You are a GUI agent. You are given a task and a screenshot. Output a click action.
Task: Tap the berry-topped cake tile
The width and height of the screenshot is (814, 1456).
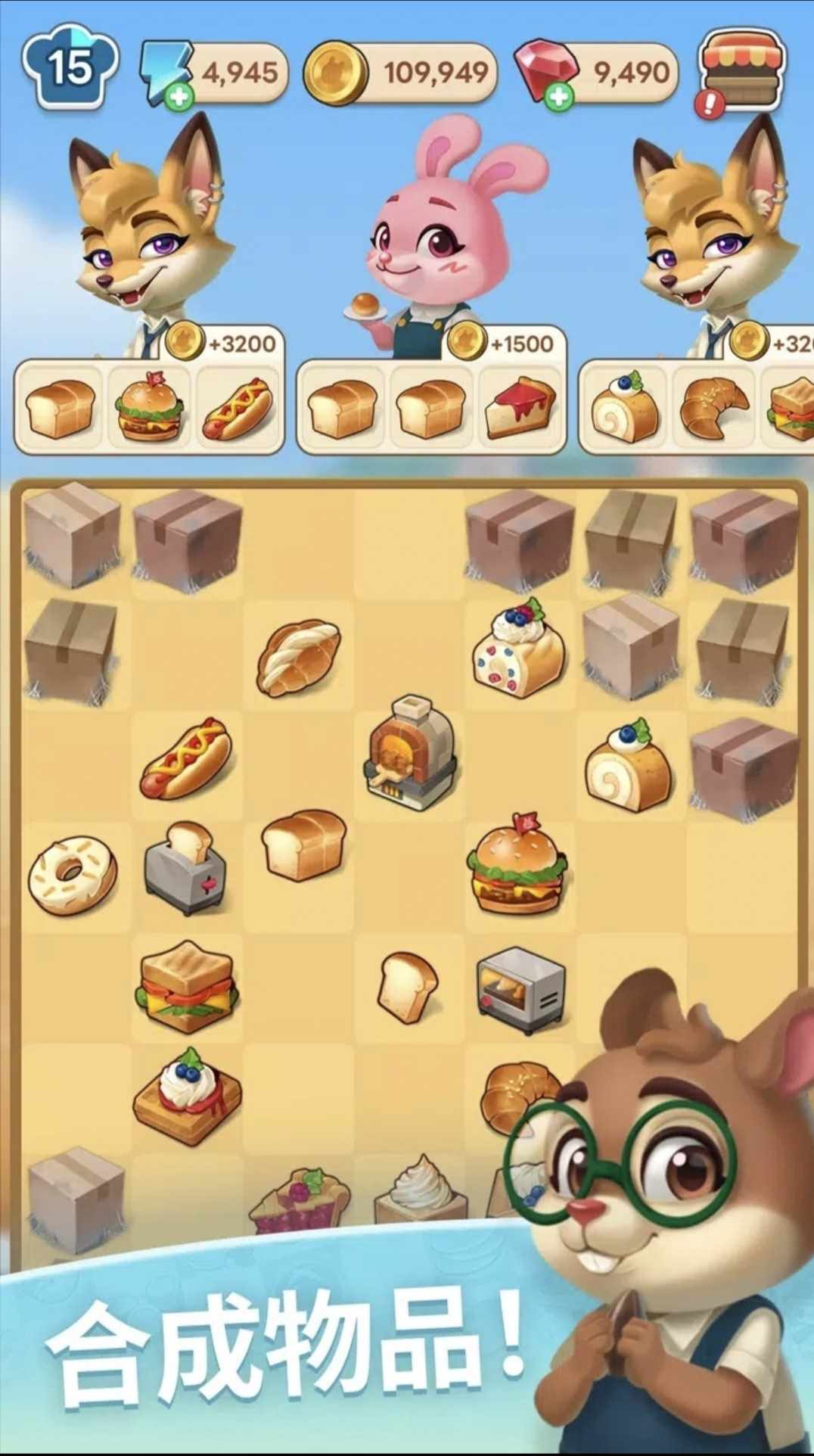519,649
